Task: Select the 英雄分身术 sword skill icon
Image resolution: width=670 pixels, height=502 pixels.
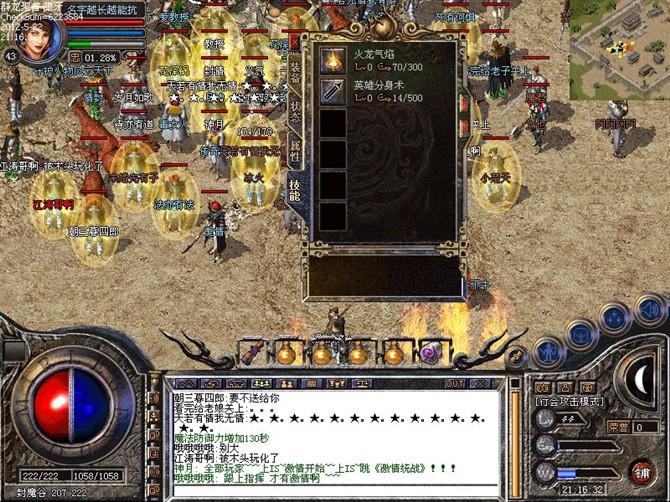Action: point(333,92)
